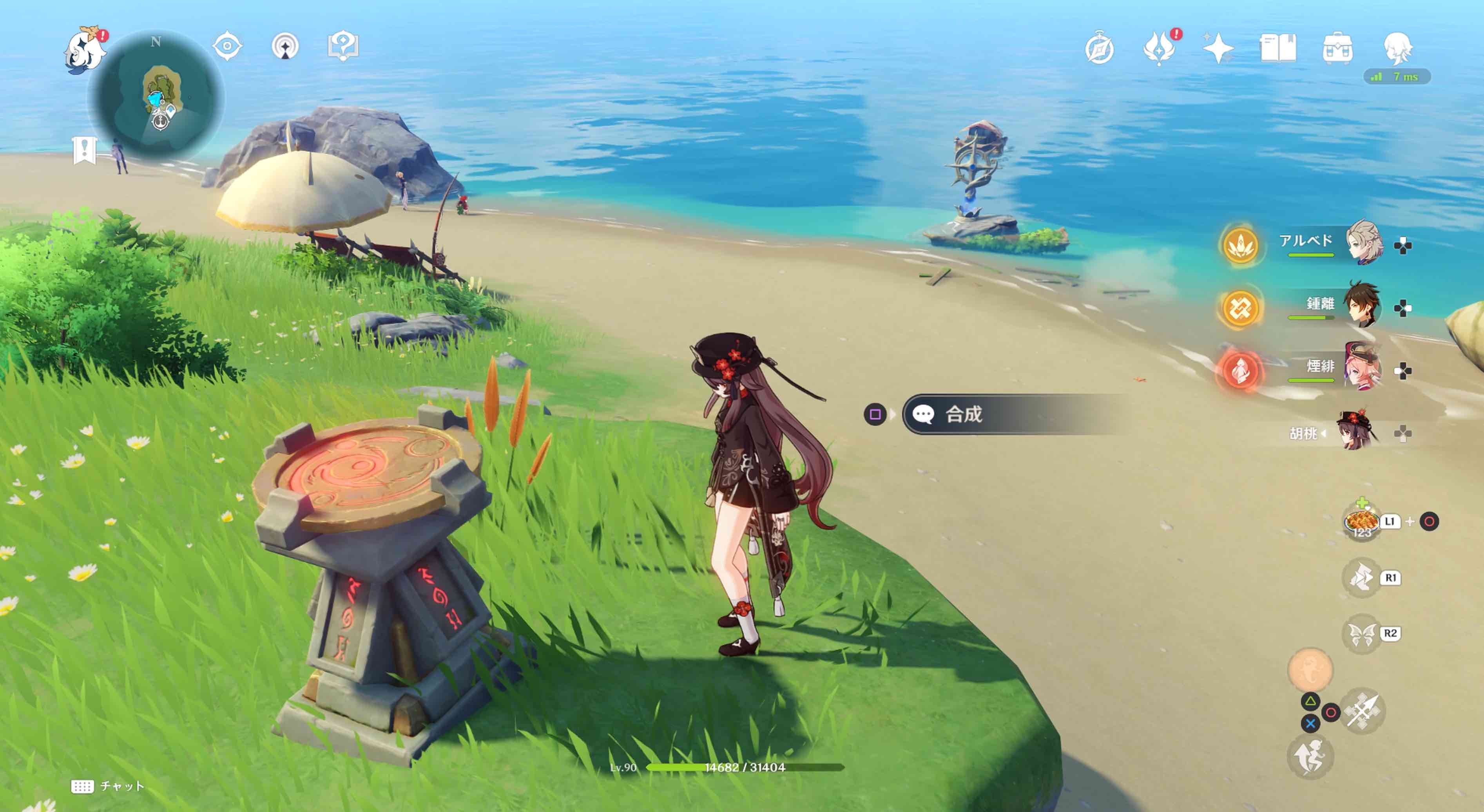Open the events compass icon
This screenshot has width=1484, height=812.
1099,48
